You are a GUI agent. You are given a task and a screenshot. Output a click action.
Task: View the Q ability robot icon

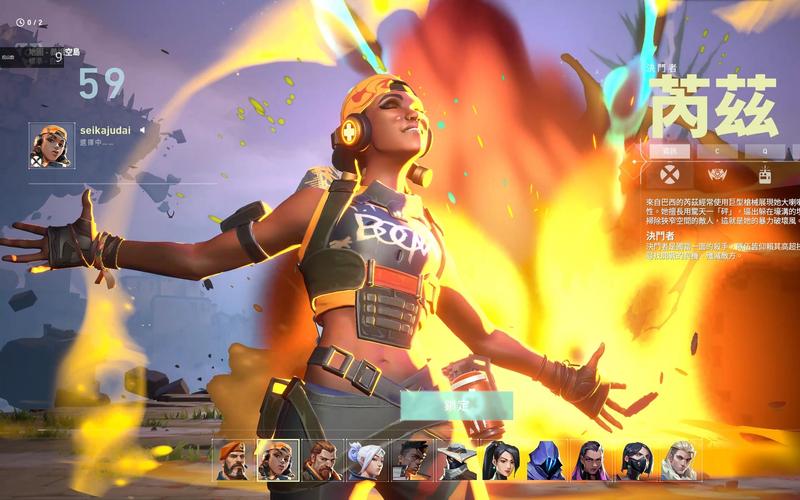pos(764,176)
